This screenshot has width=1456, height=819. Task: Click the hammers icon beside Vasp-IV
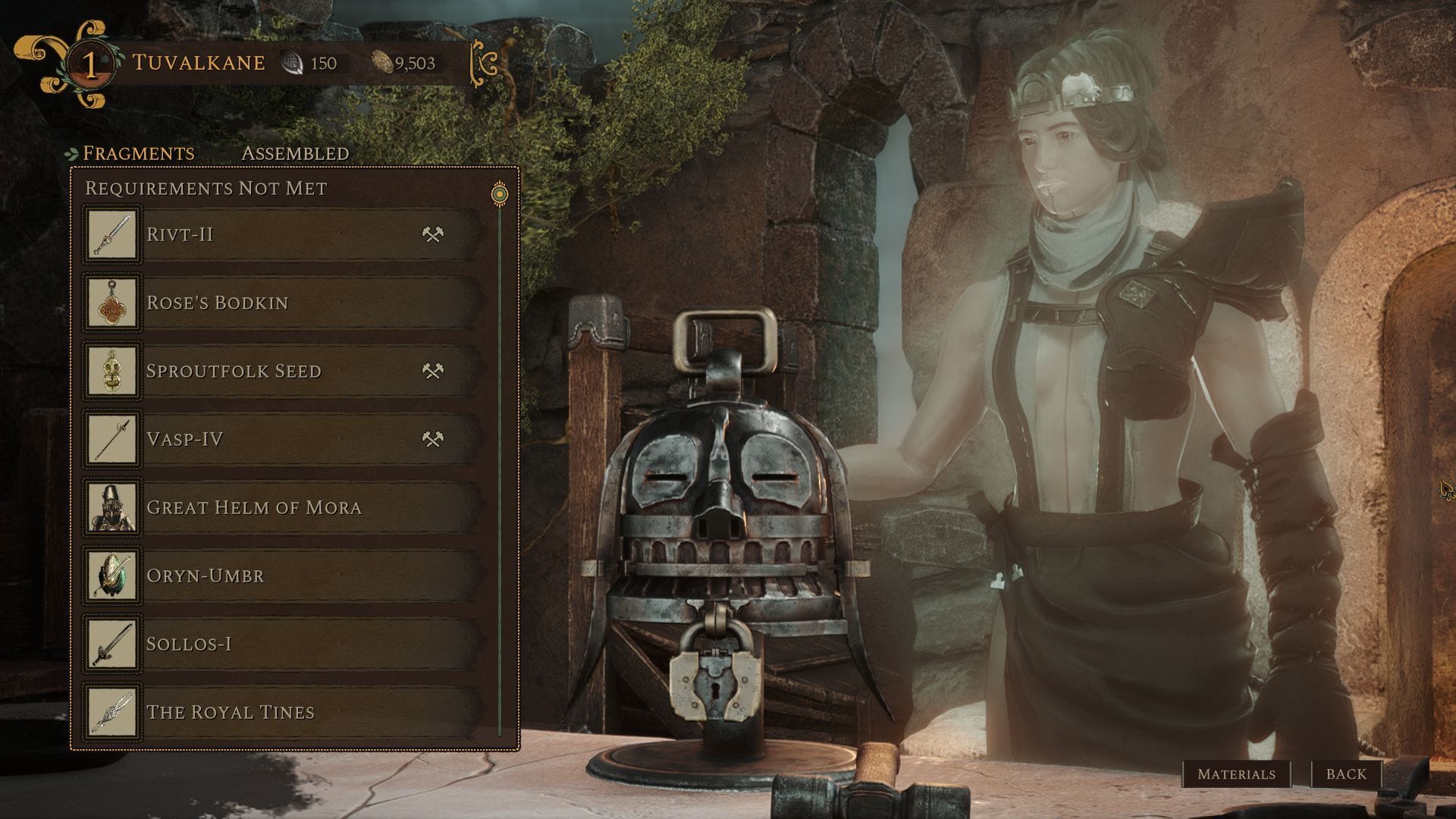tap(433, 438)
